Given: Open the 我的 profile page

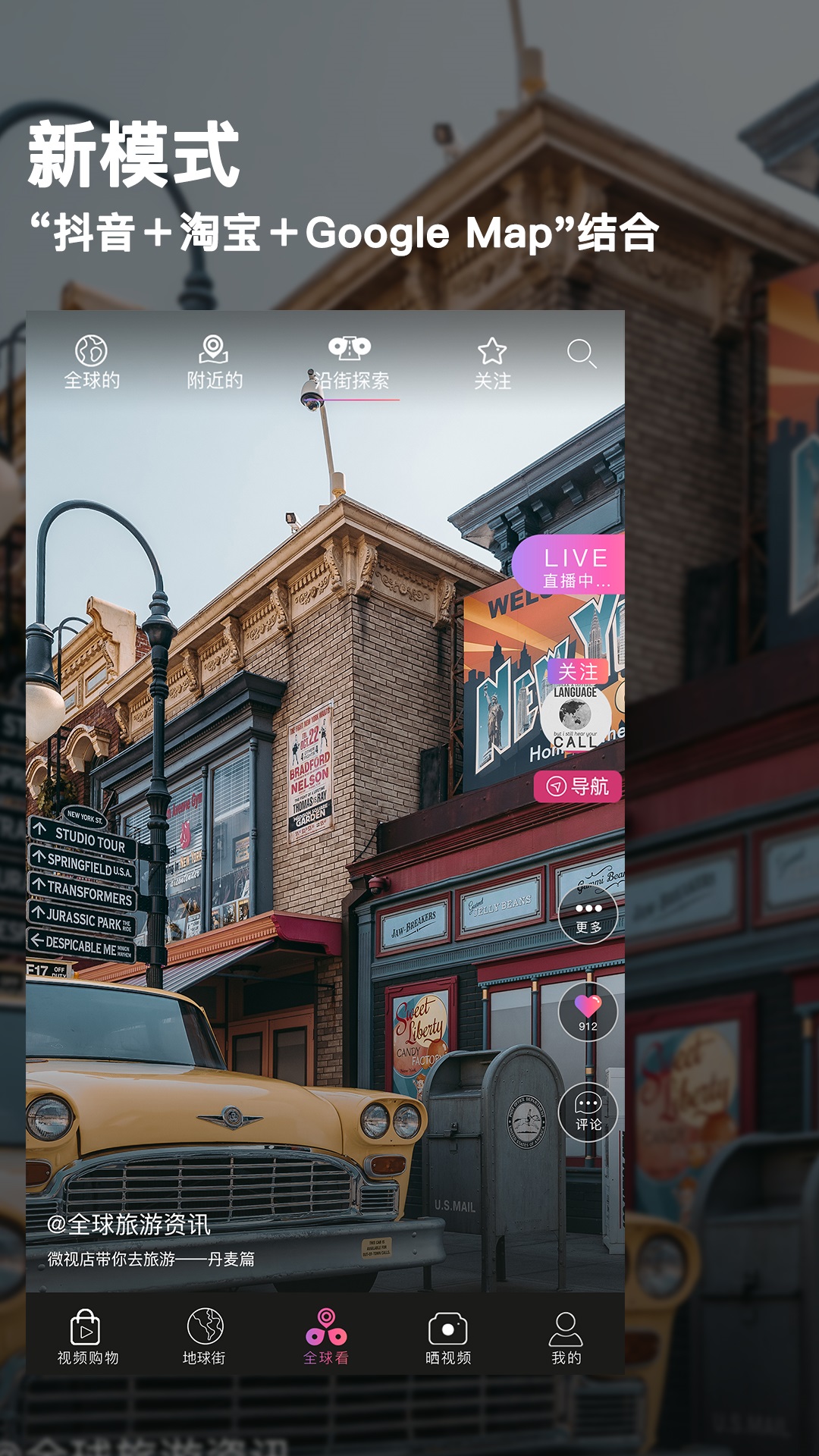Looking at the screenshot, I should pyautogui.click(x=566, y=1337).
